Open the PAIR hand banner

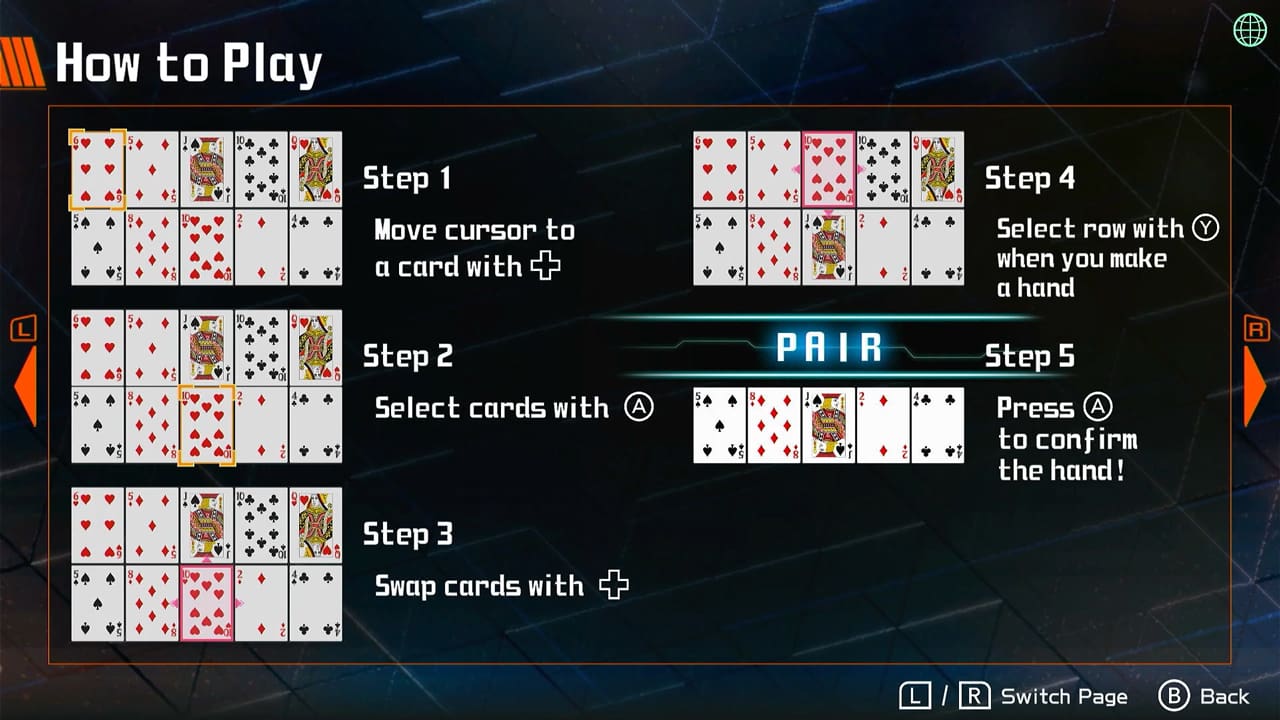(x=830, y=347)
